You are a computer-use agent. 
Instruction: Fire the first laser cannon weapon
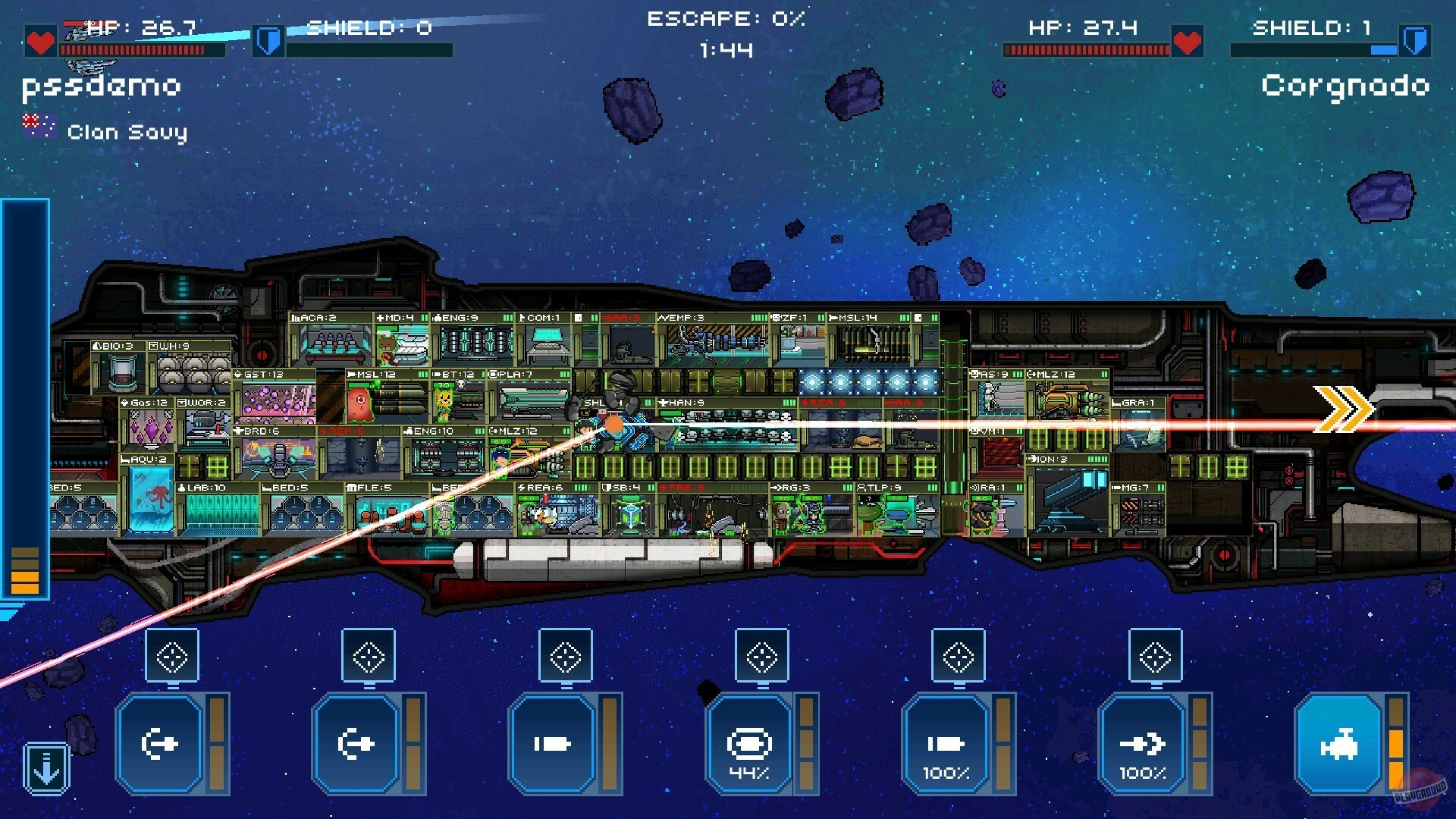(x=159, y=743)
